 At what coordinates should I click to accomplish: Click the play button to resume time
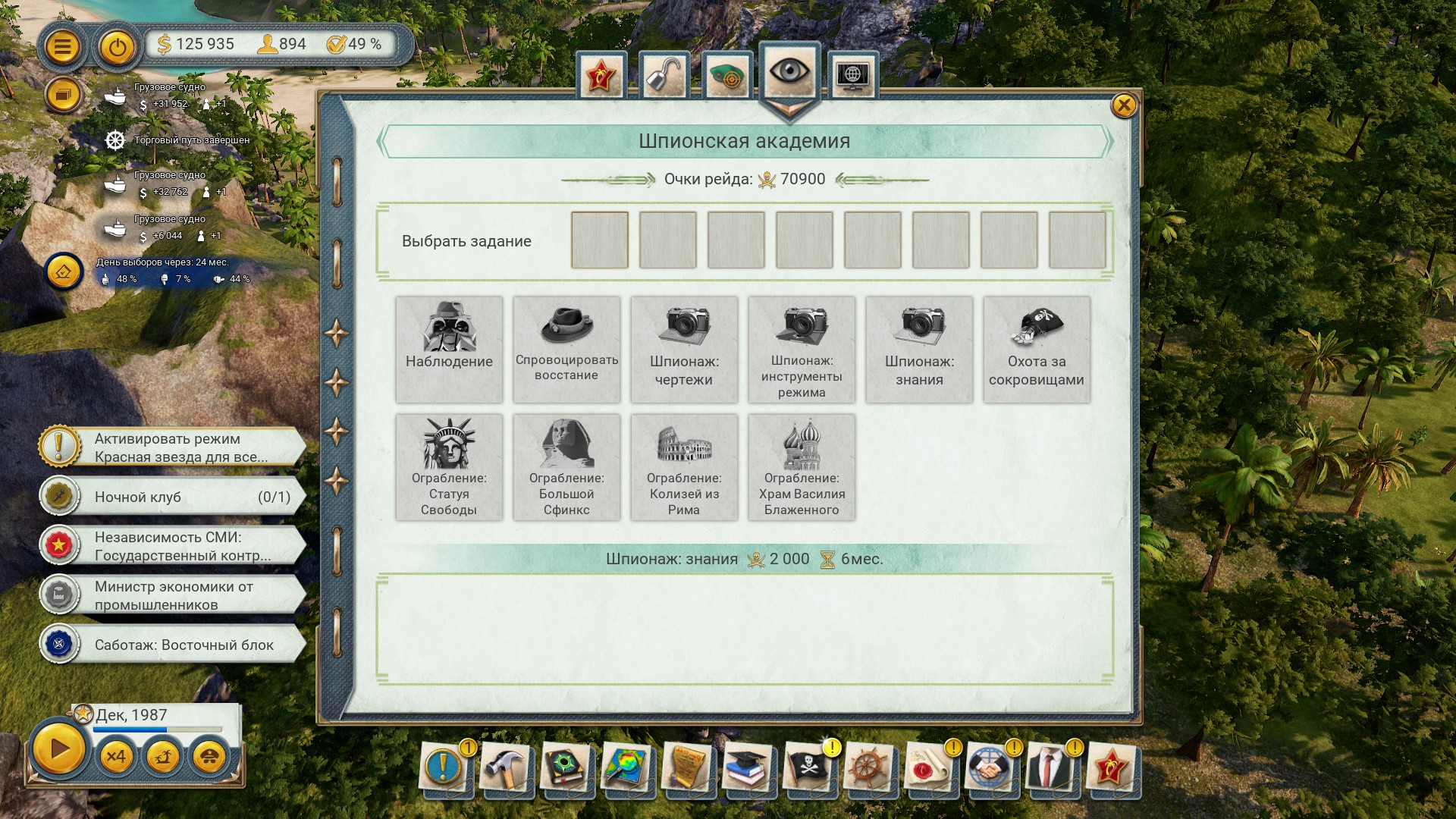point(59,750)
